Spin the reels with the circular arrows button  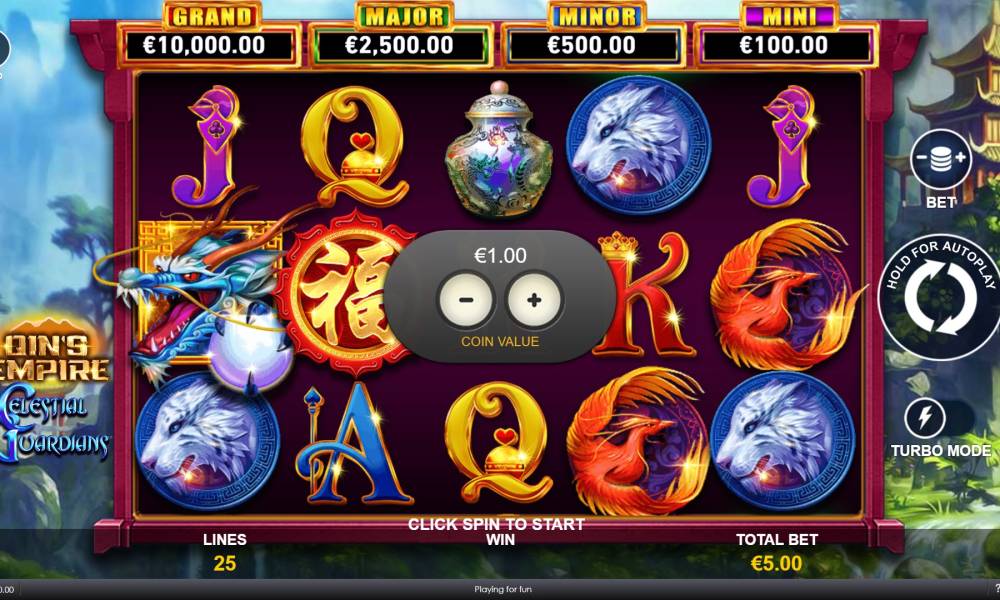pyautogui.click(x=940, y=295)
